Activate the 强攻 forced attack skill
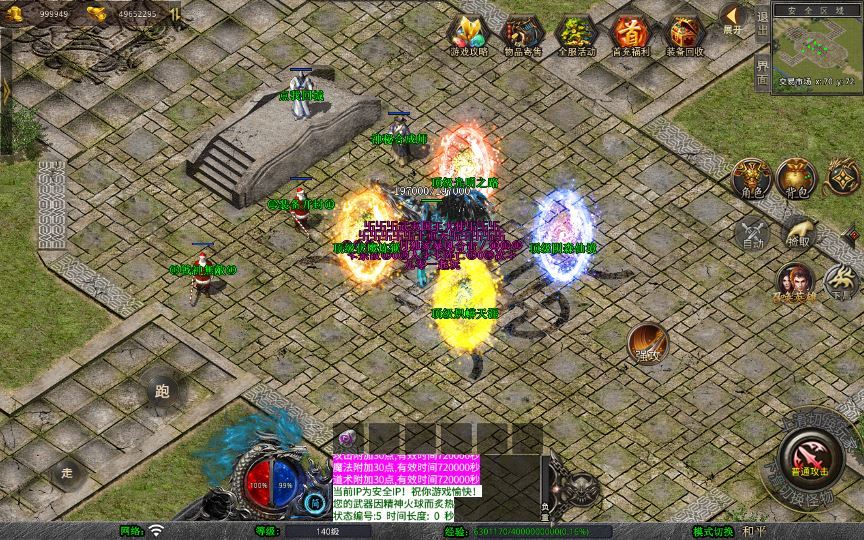 [647, 343]
